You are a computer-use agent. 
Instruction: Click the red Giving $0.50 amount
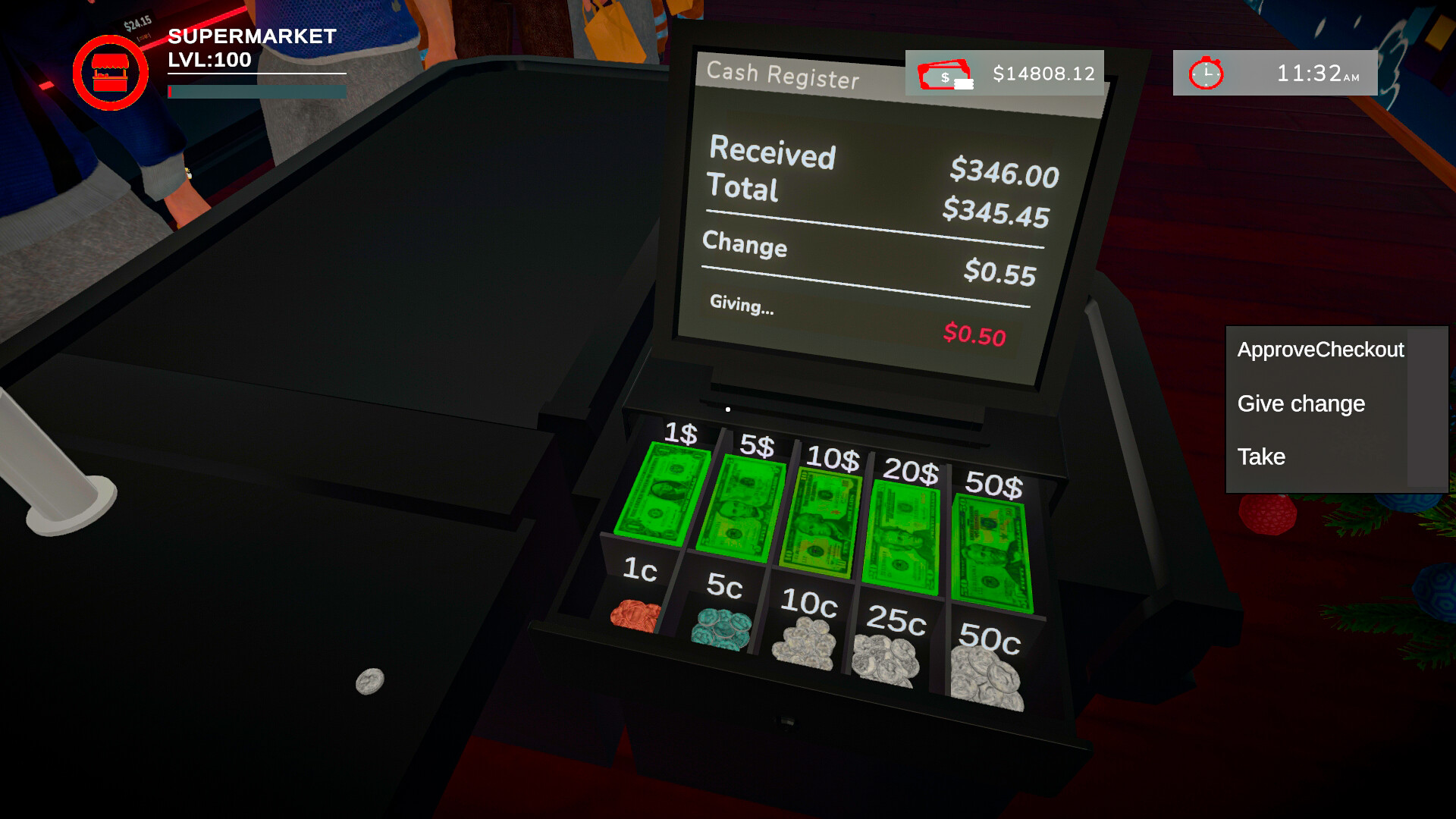(x=976, y=334)
